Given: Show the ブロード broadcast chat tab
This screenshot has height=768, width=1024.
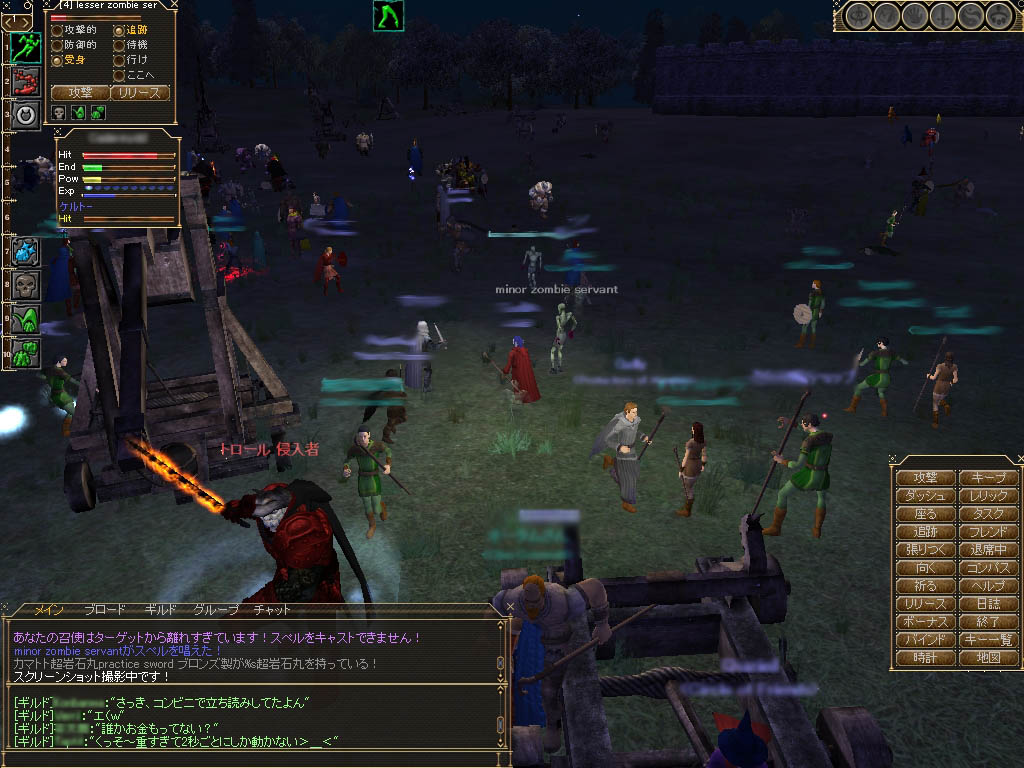Looking at the screenshot, I should [x=105, y=609].
